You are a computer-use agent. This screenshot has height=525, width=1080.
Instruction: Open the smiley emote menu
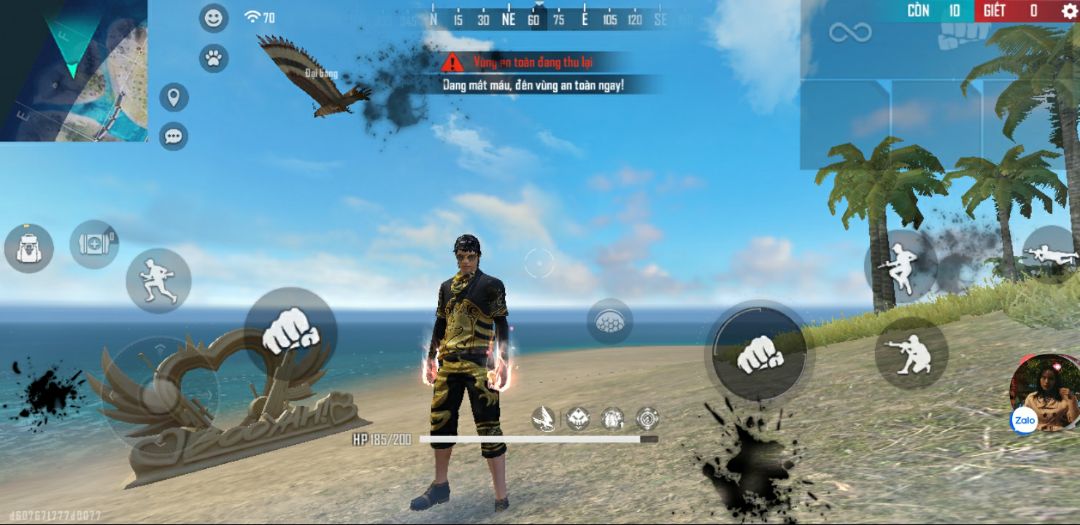tap(213, 18)
